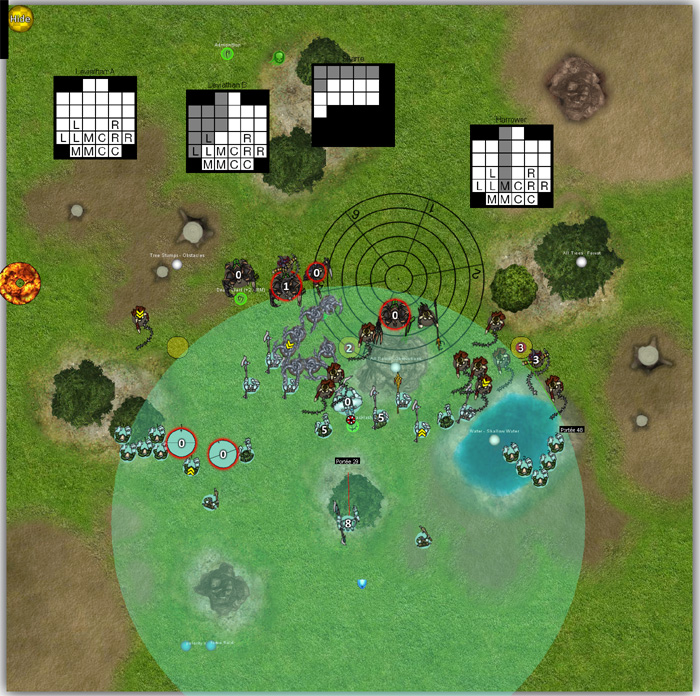Select the unit under the deviation template marked 0

click(x=395, y=315)
